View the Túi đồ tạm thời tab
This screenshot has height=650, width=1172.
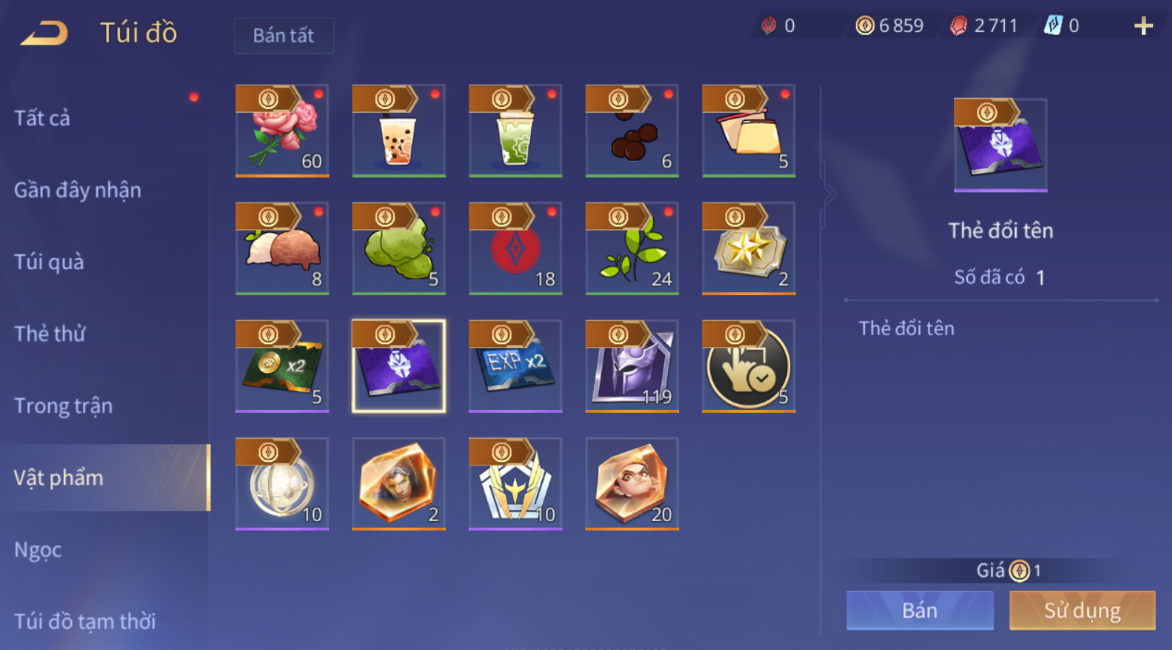(85, 621)
